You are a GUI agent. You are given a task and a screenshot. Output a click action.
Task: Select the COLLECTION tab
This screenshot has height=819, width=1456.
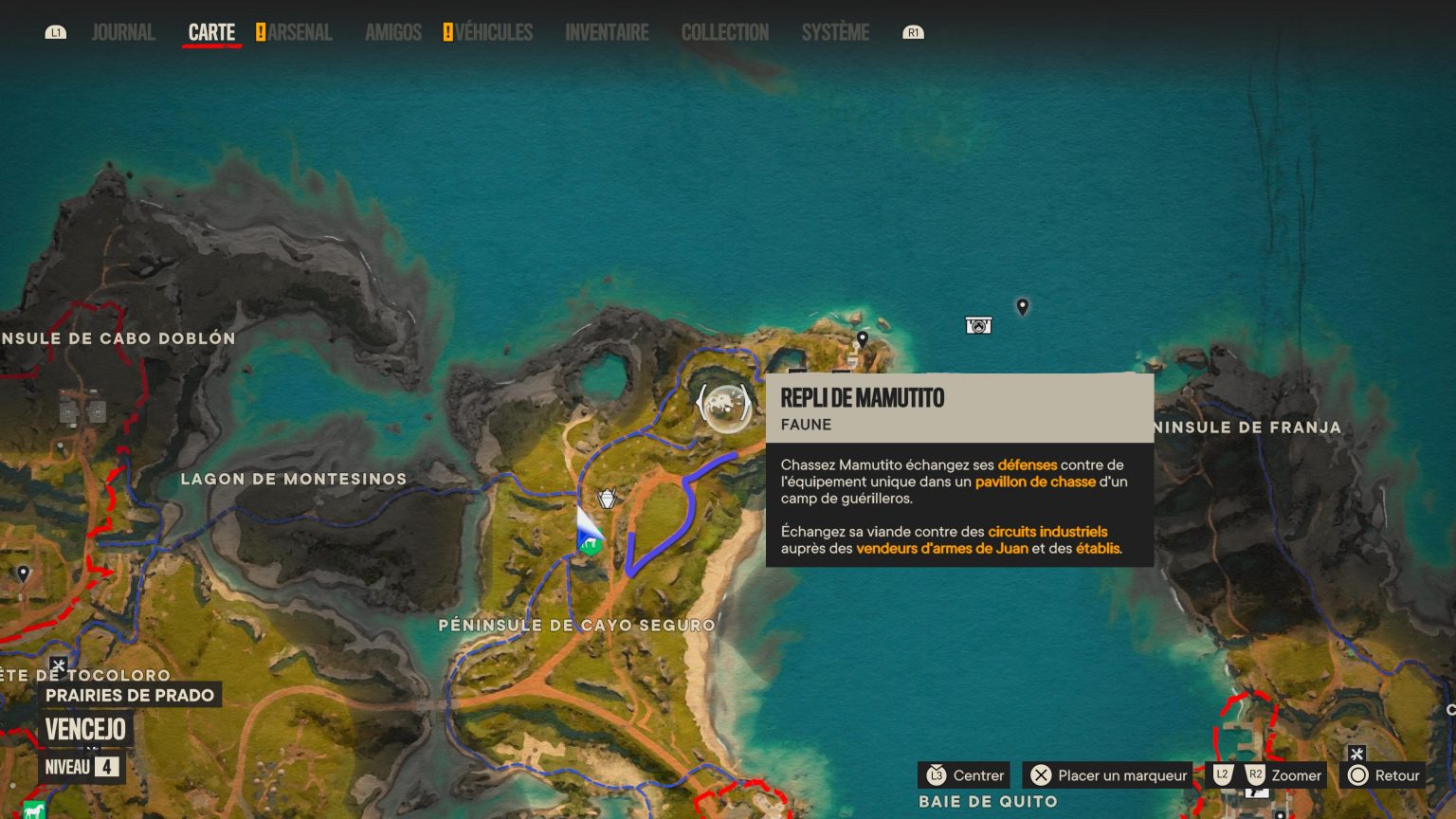pos(724,31)
